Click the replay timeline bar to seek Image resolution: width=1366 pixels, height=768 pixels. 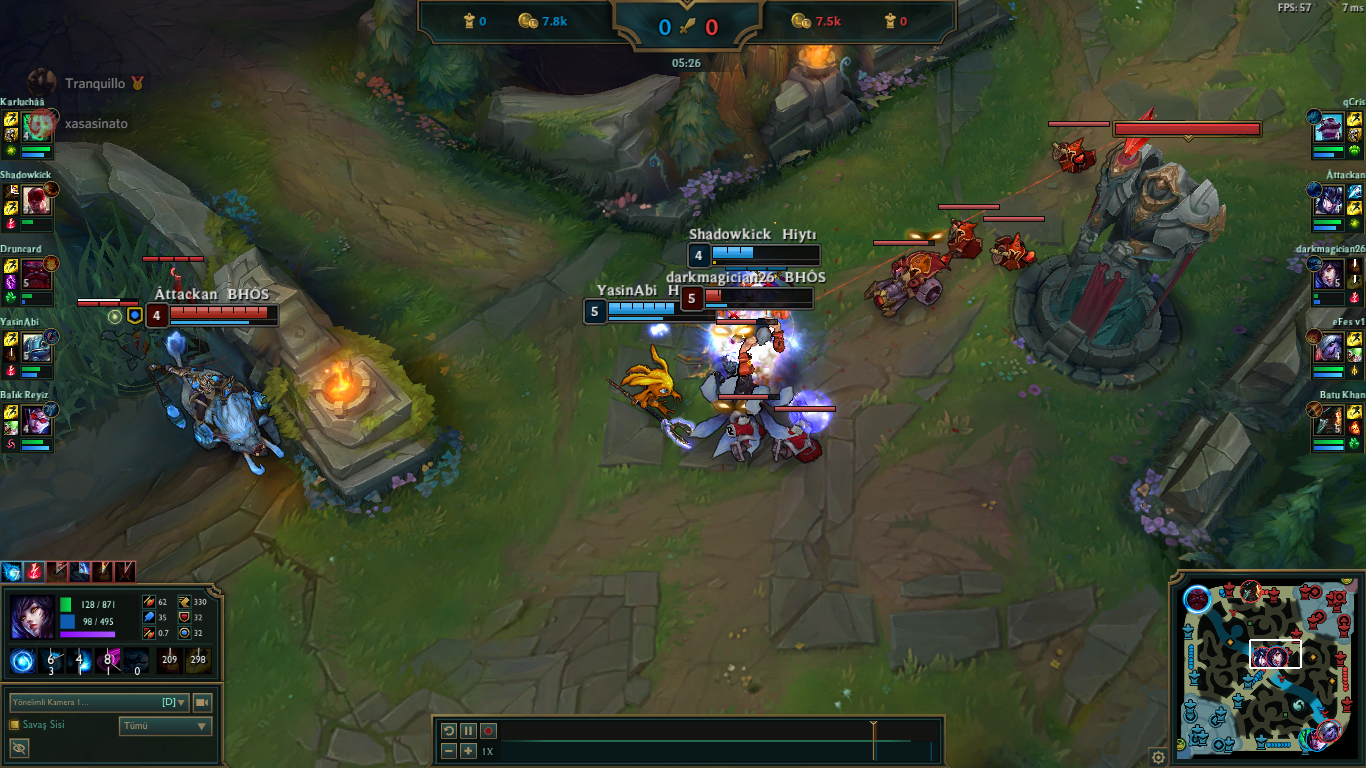pyautogui.click(x=700, y=741)
